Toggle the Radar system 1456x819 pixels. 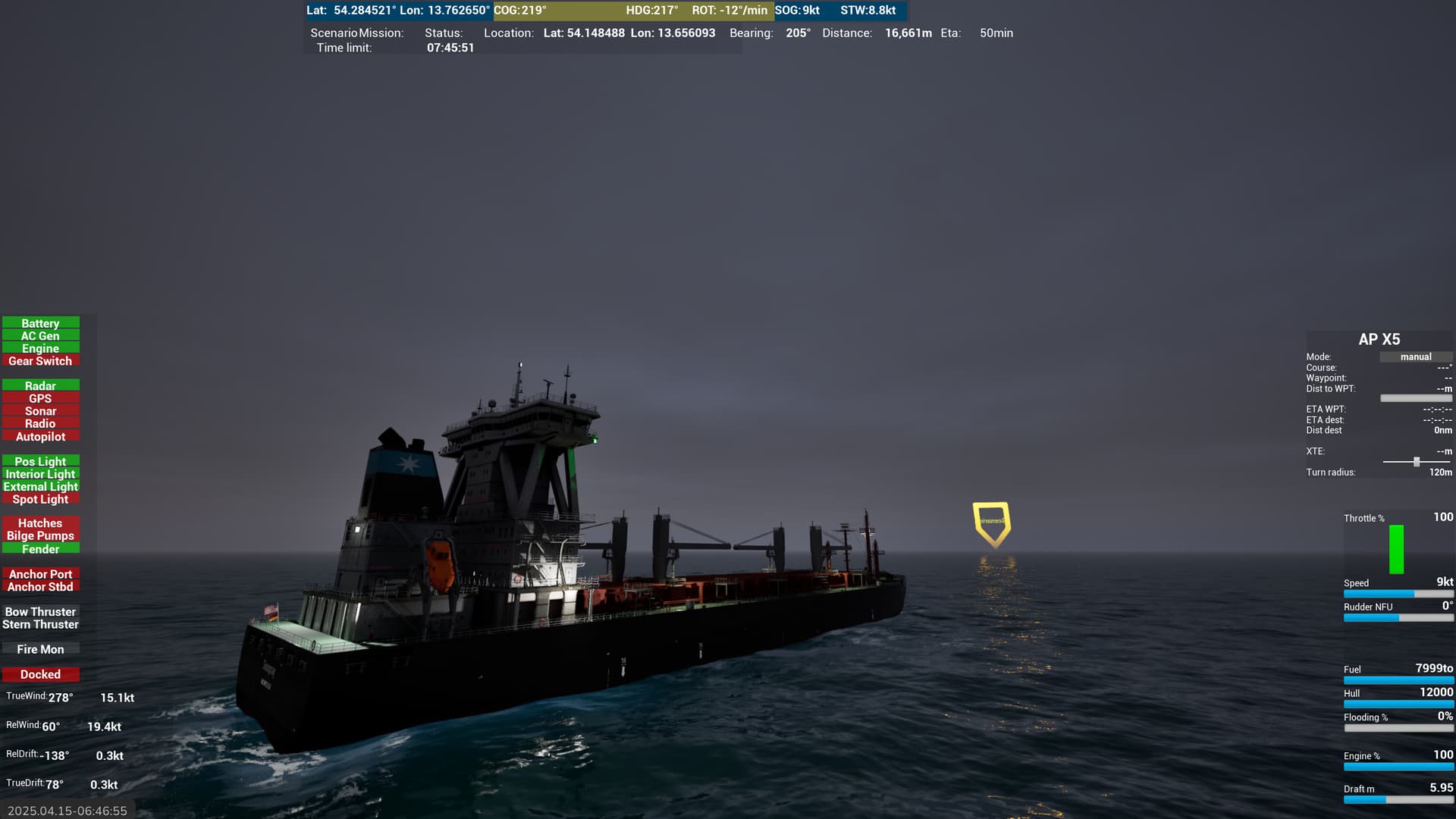40,386
